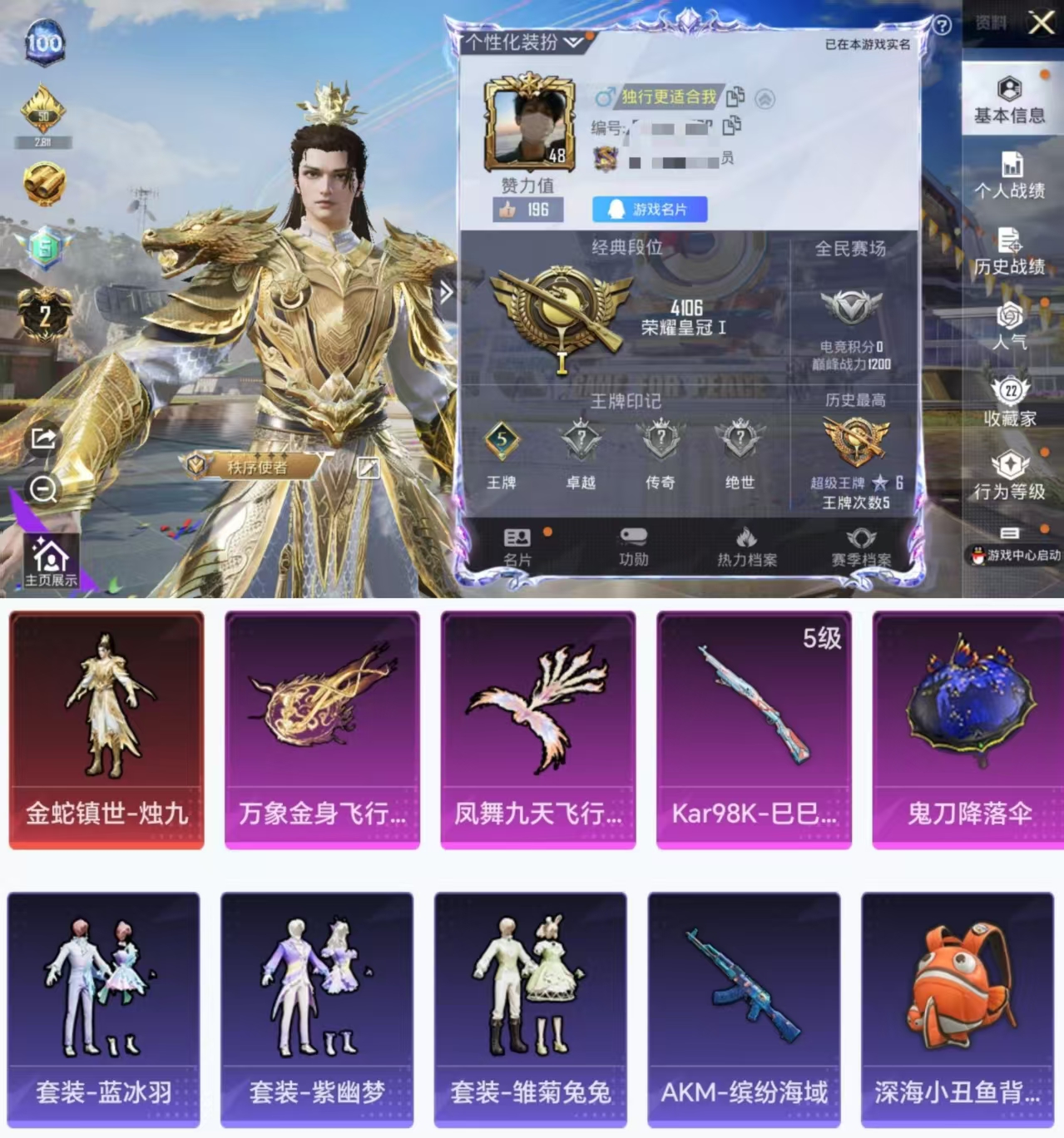Click the 主页展示 home button
Screen dimensions: 1064x1138
[x=50, y=561]
